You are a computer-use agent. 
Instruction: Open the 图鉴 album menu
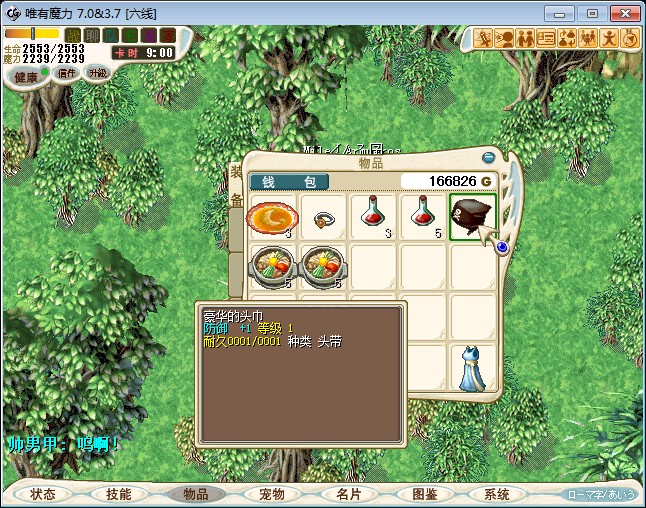[x=423, y=494]
